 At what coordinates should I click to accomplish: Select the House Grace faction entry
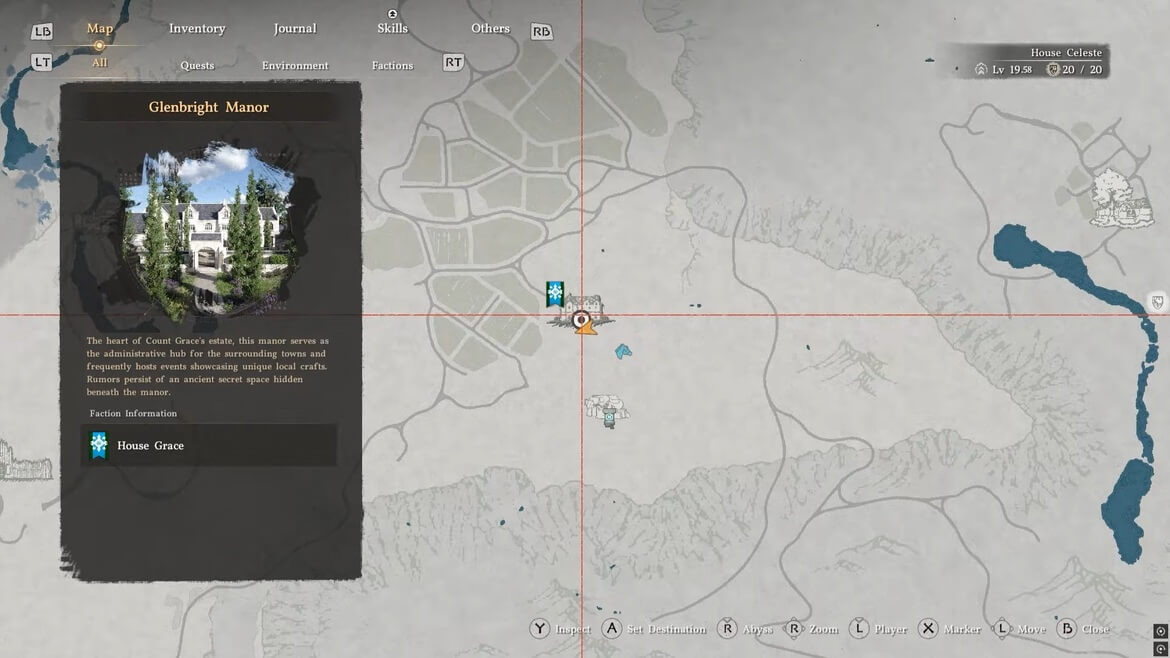(208, 445)
